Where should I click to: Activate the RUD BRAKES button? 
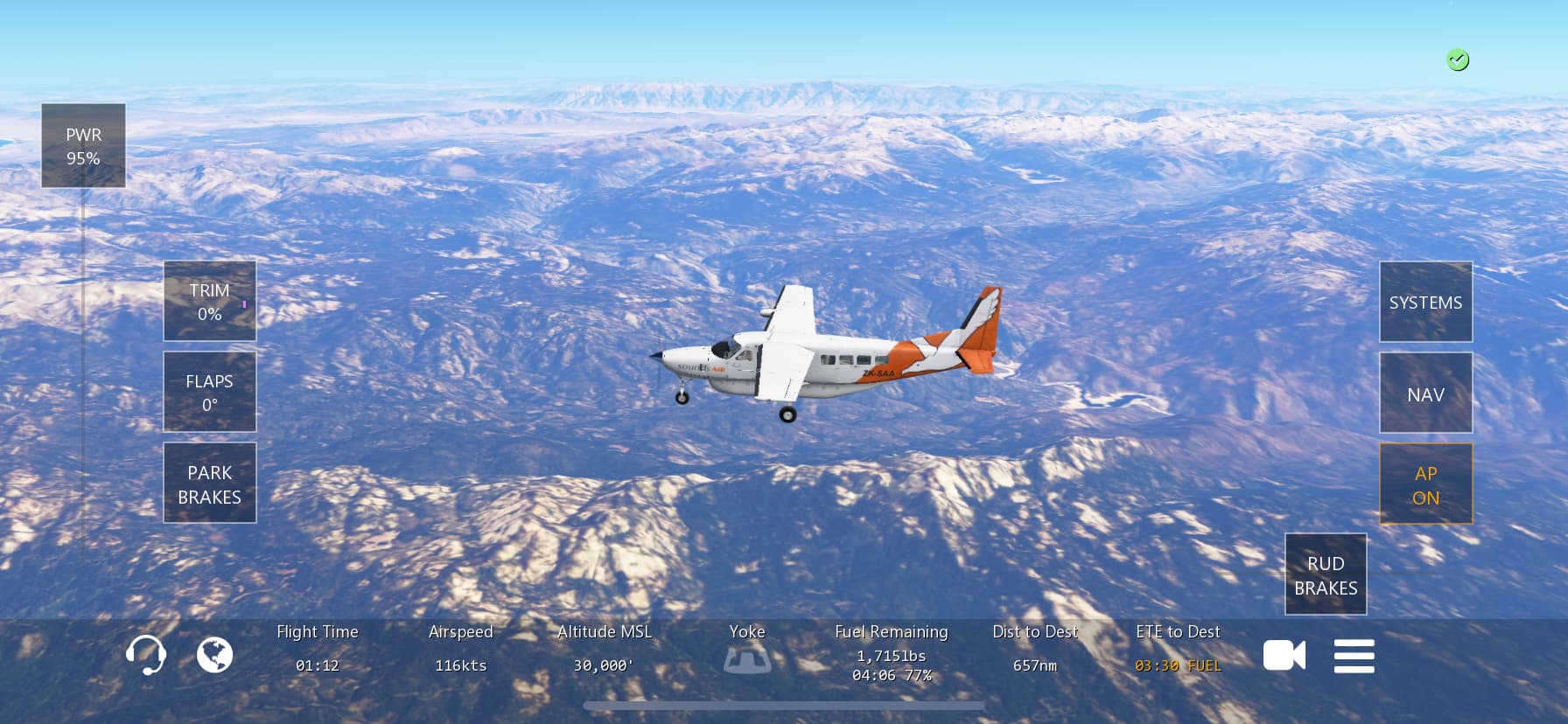[x=1326, y=574]
